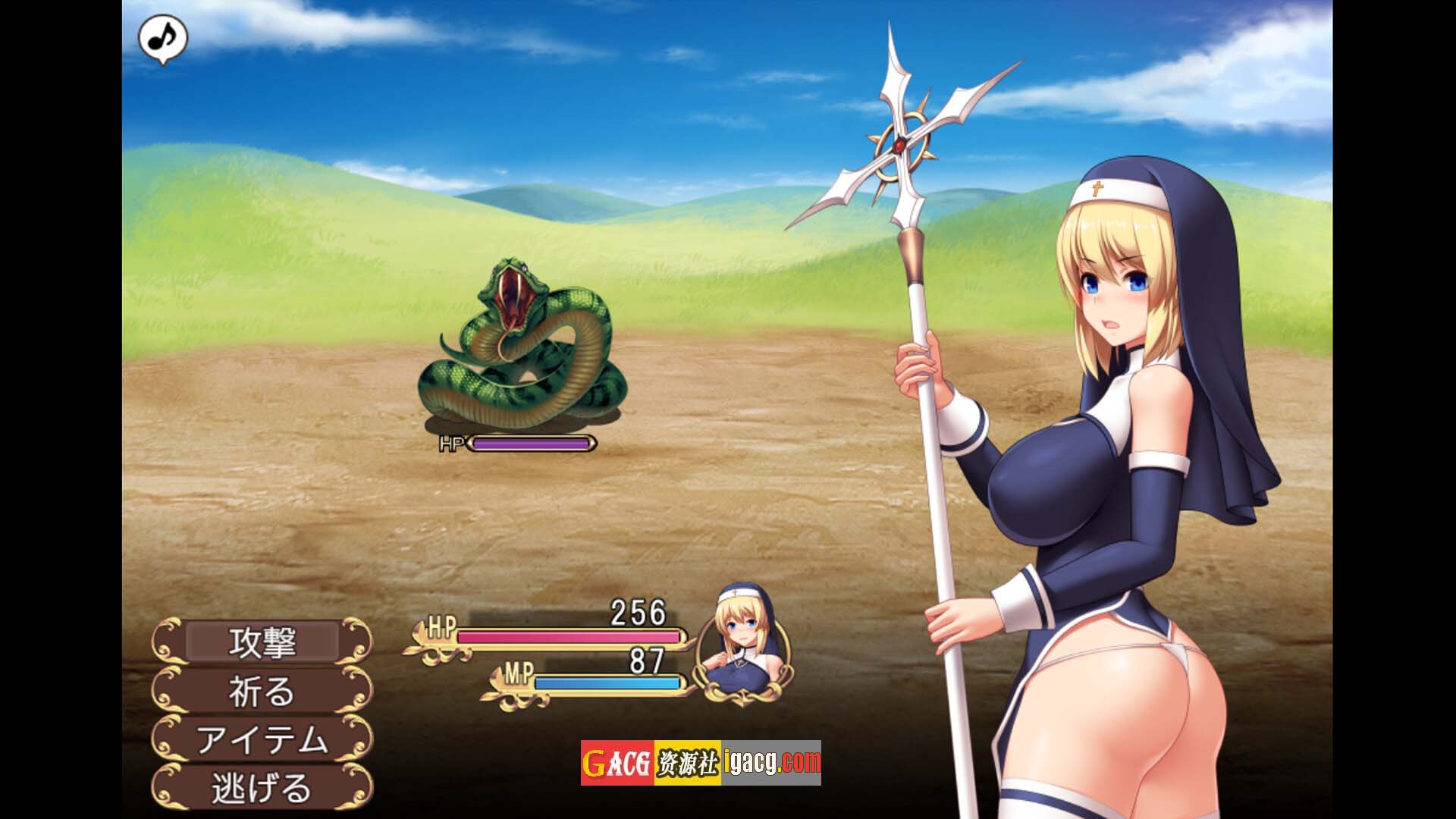This screenshot has width=1456, height=819.
Task: Choose the 祈る pray command
Action: (x=262, y=691)
